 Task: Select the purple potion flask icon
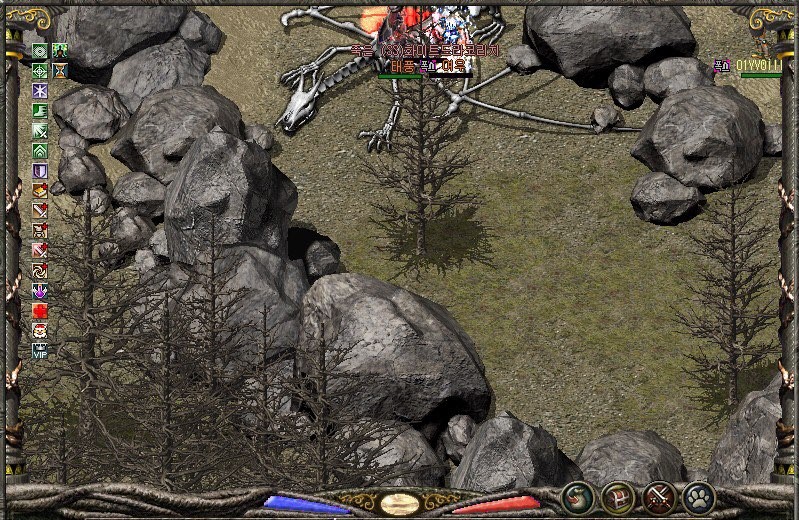[x=40, y=291]
